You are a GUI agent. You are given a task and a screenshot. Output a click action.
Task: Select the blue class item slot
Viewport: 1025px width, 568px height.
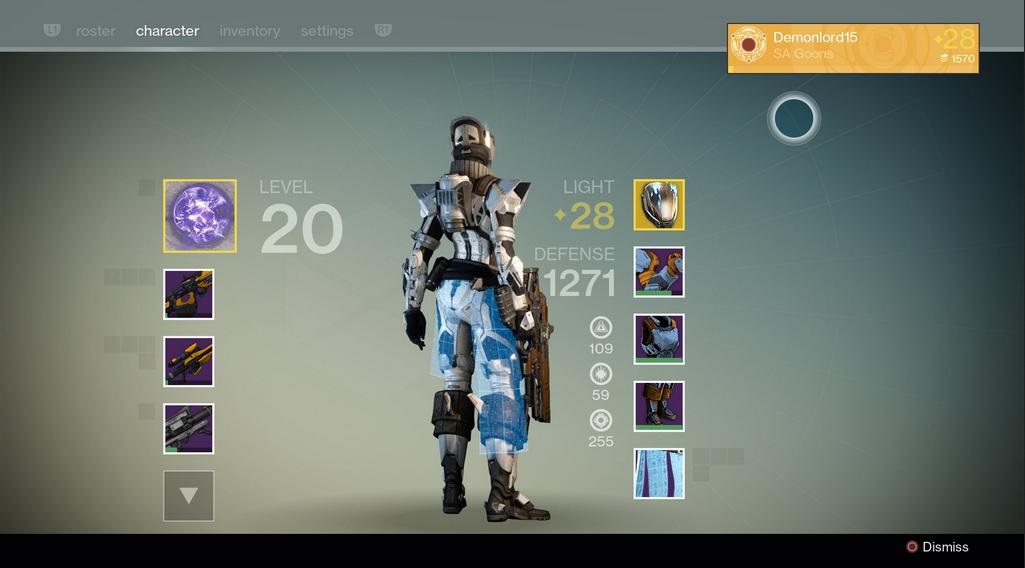[659, 473]
